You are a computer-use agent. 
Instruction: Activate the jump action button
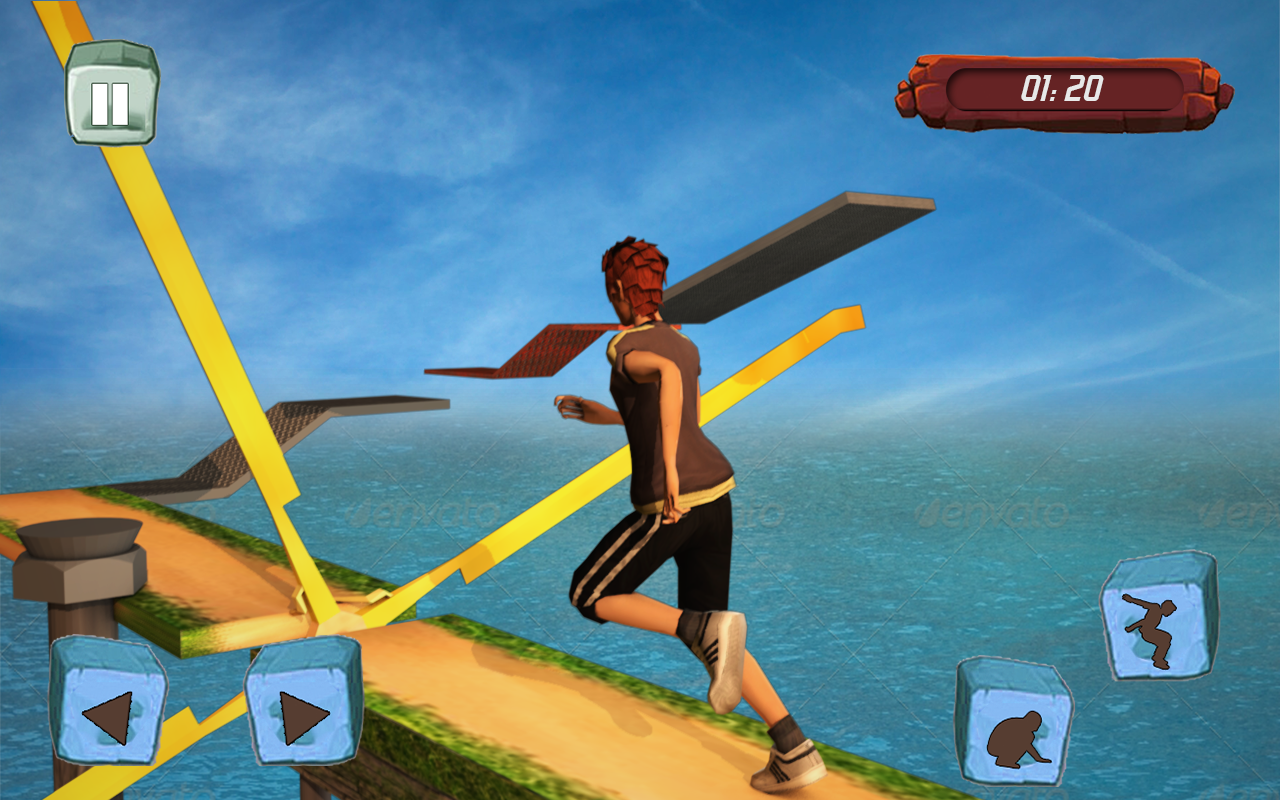[x=1158, y=616]
